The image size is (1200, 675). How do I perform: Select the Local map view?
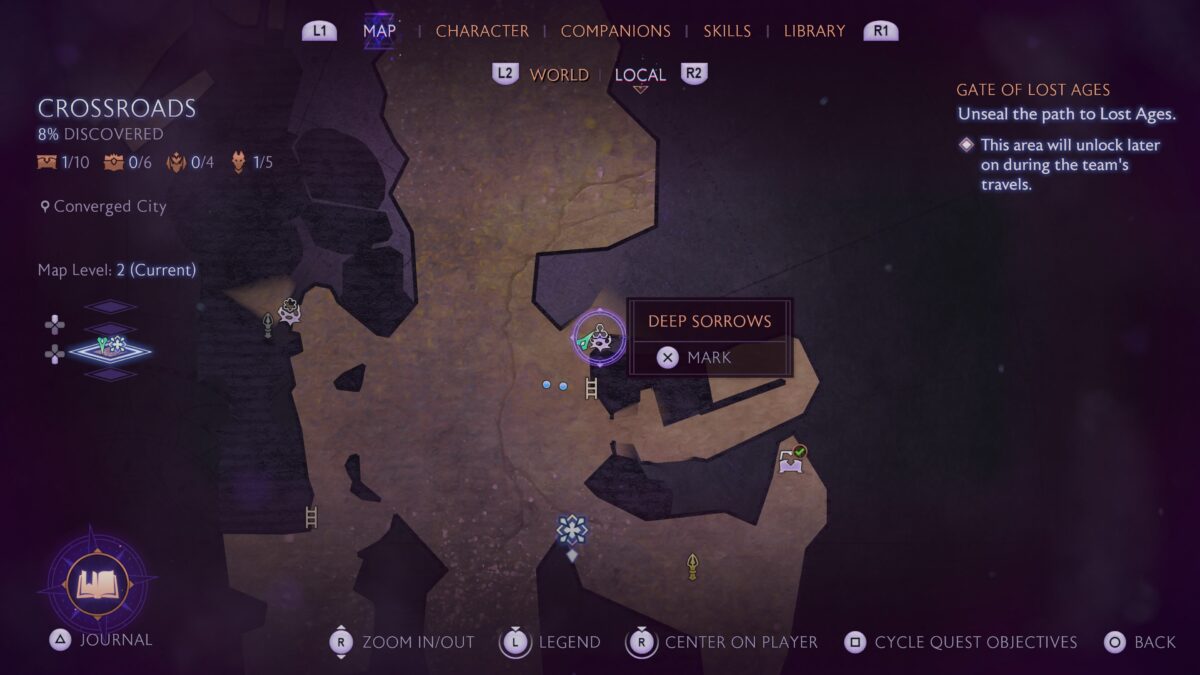coord(640,75)
